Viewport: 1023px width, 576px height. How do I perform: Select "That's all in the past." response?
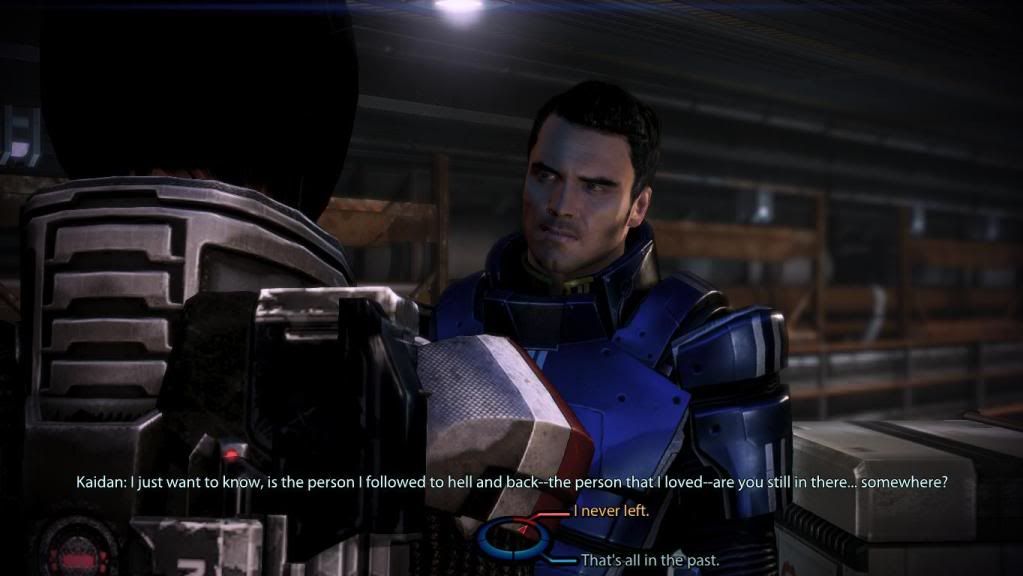[648, 560]
